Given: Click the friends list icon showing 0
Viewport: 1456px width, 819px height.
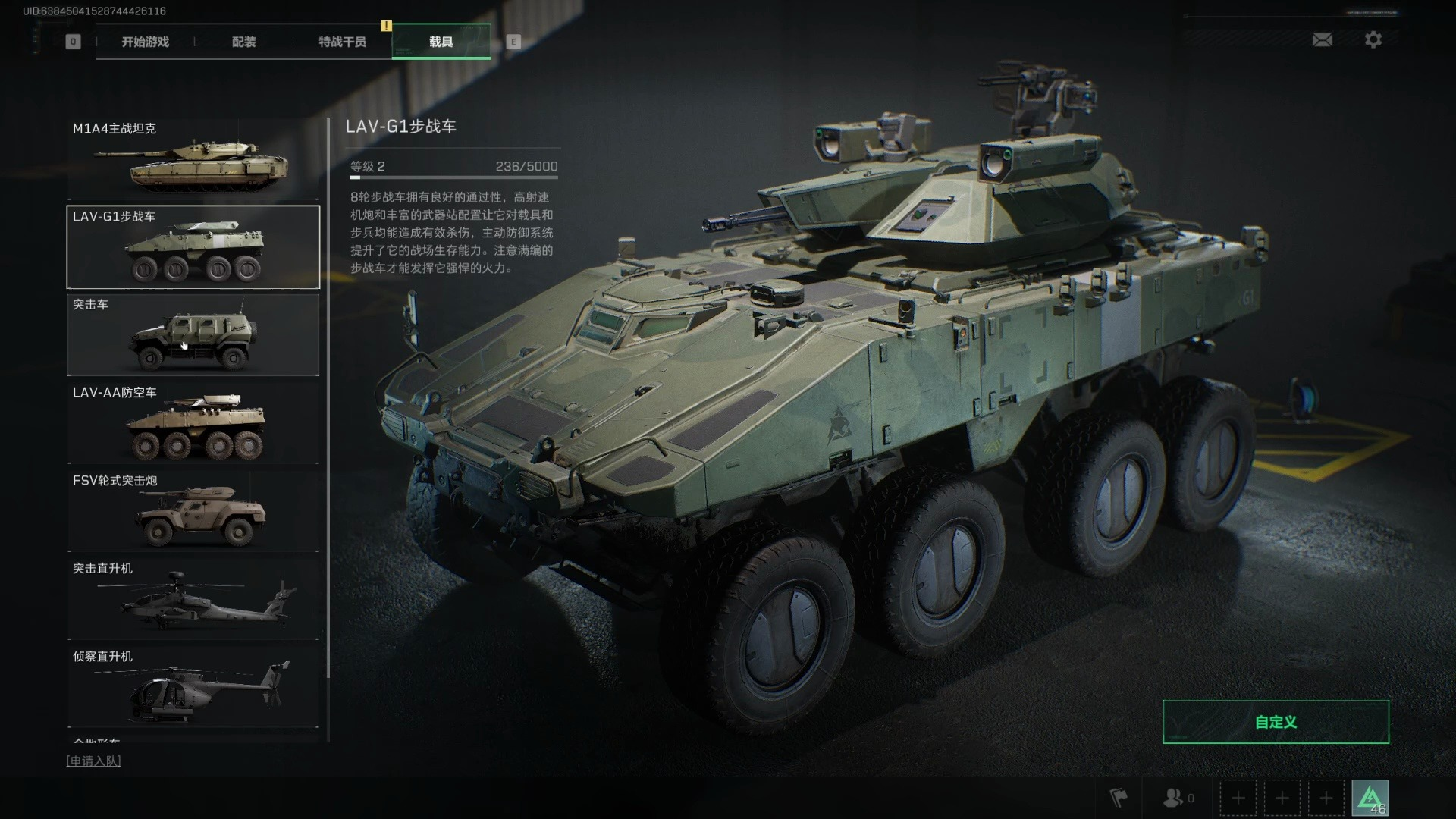Looking at the screenshot, I should (1174, 798).
